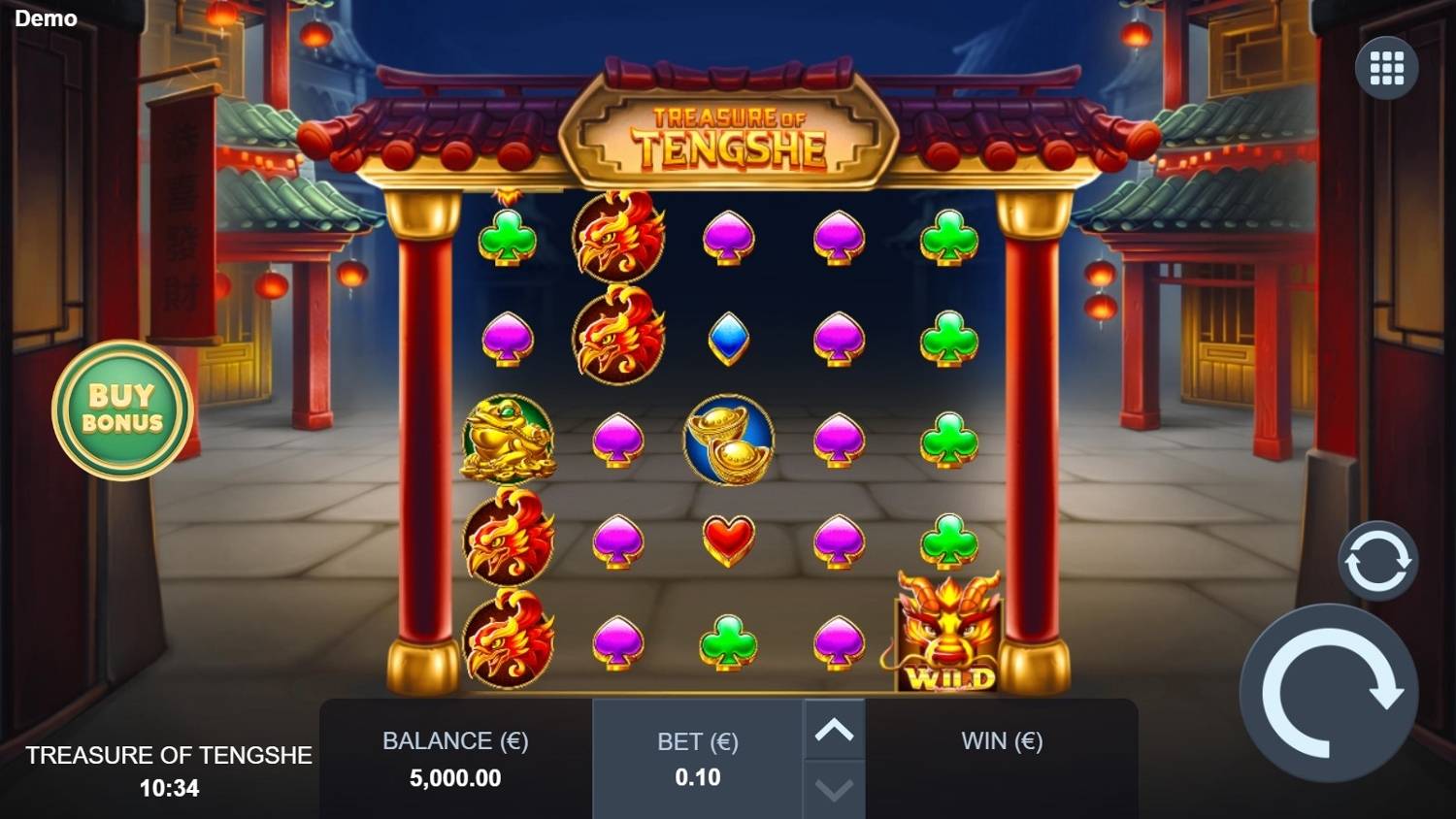Image resolution: width=1456 pixels, height=819 pixels.
Task: Click the WIN display area
Action: click(x=1000, y=740)
